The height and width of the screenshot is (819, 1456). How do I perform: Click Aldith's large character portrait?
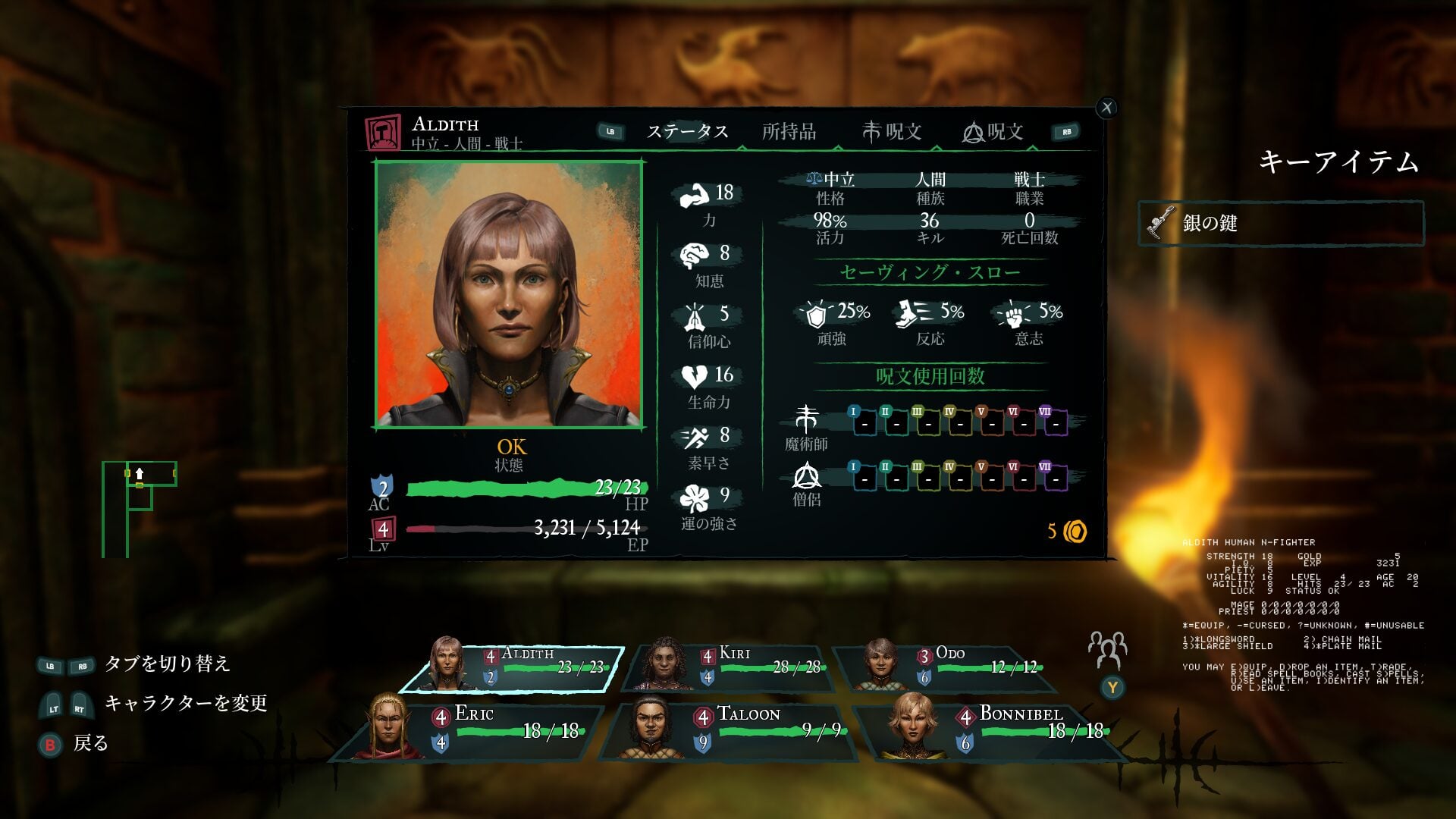point(509,294)
